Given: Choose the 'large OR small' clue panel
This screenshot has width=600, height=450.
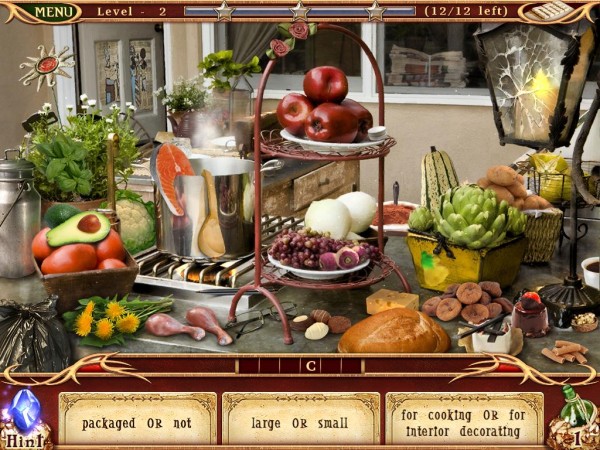Looking at the screenshot, I should [x=301, y=419].
